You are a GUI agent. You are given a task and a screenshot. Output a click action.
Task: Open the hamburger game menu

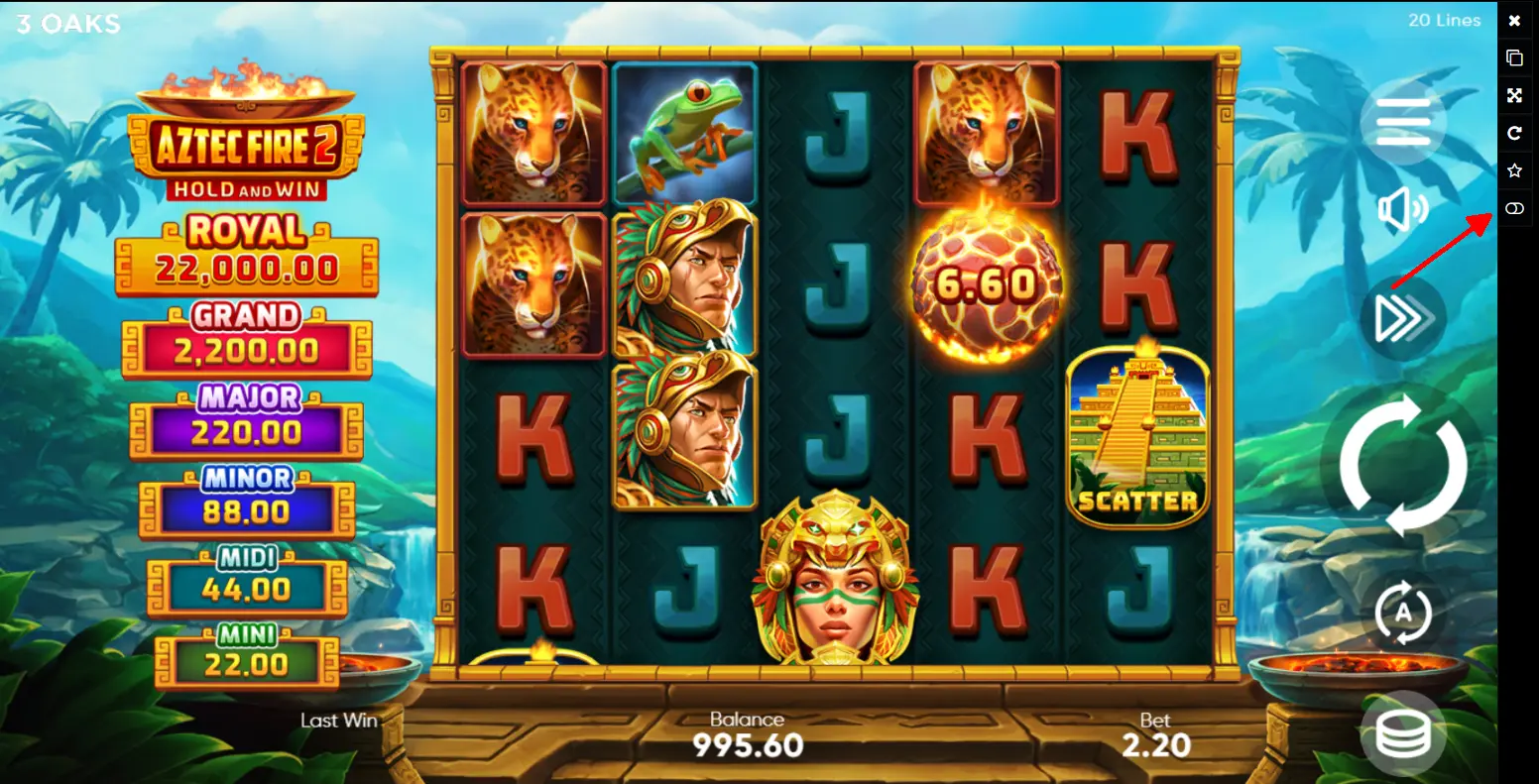click(1402, 123)
